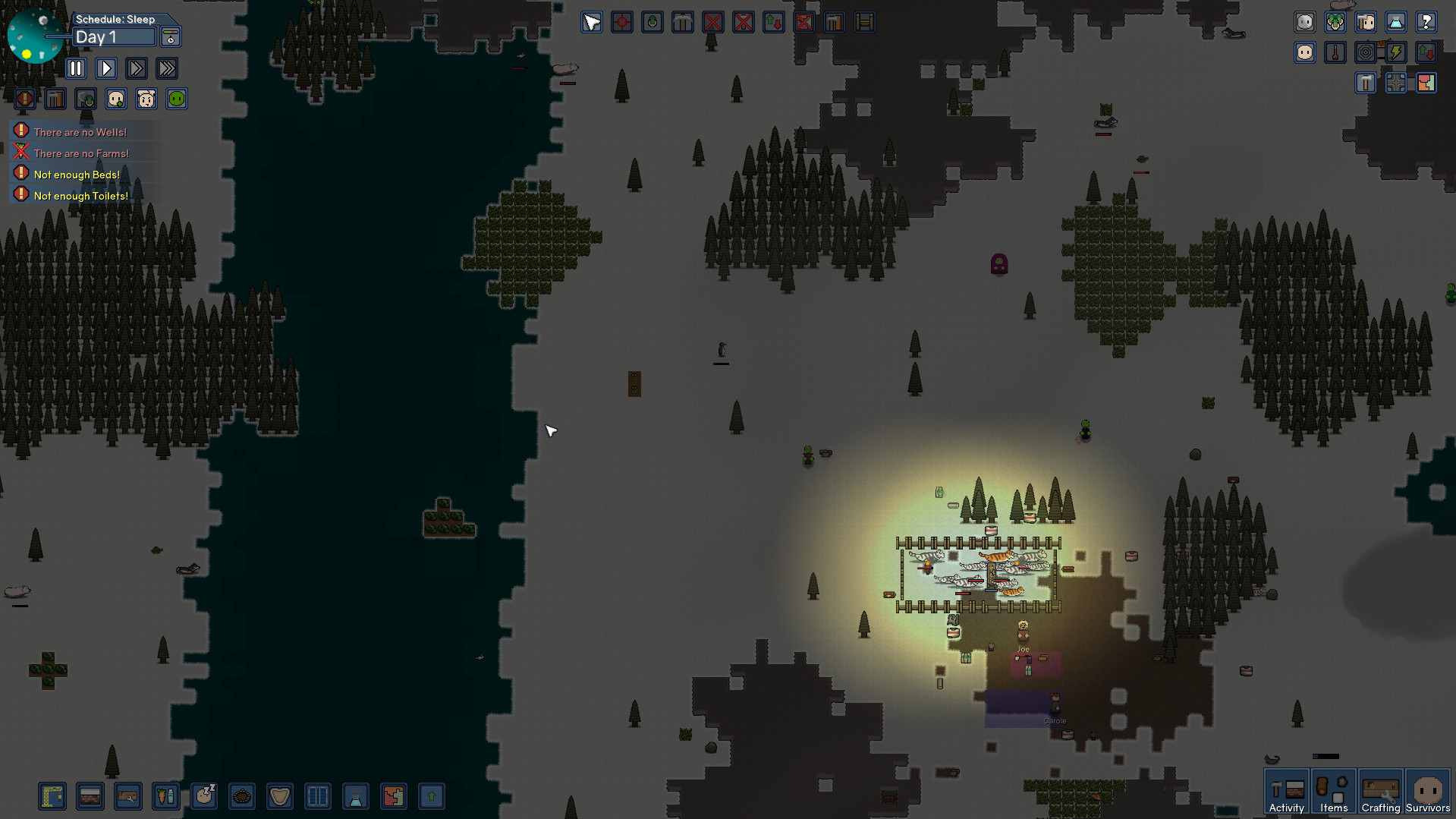Image resolution: width=1456 pixels, height=819 pixels.
Task: Select the deconstruct hammer tool
Action: 834,22
